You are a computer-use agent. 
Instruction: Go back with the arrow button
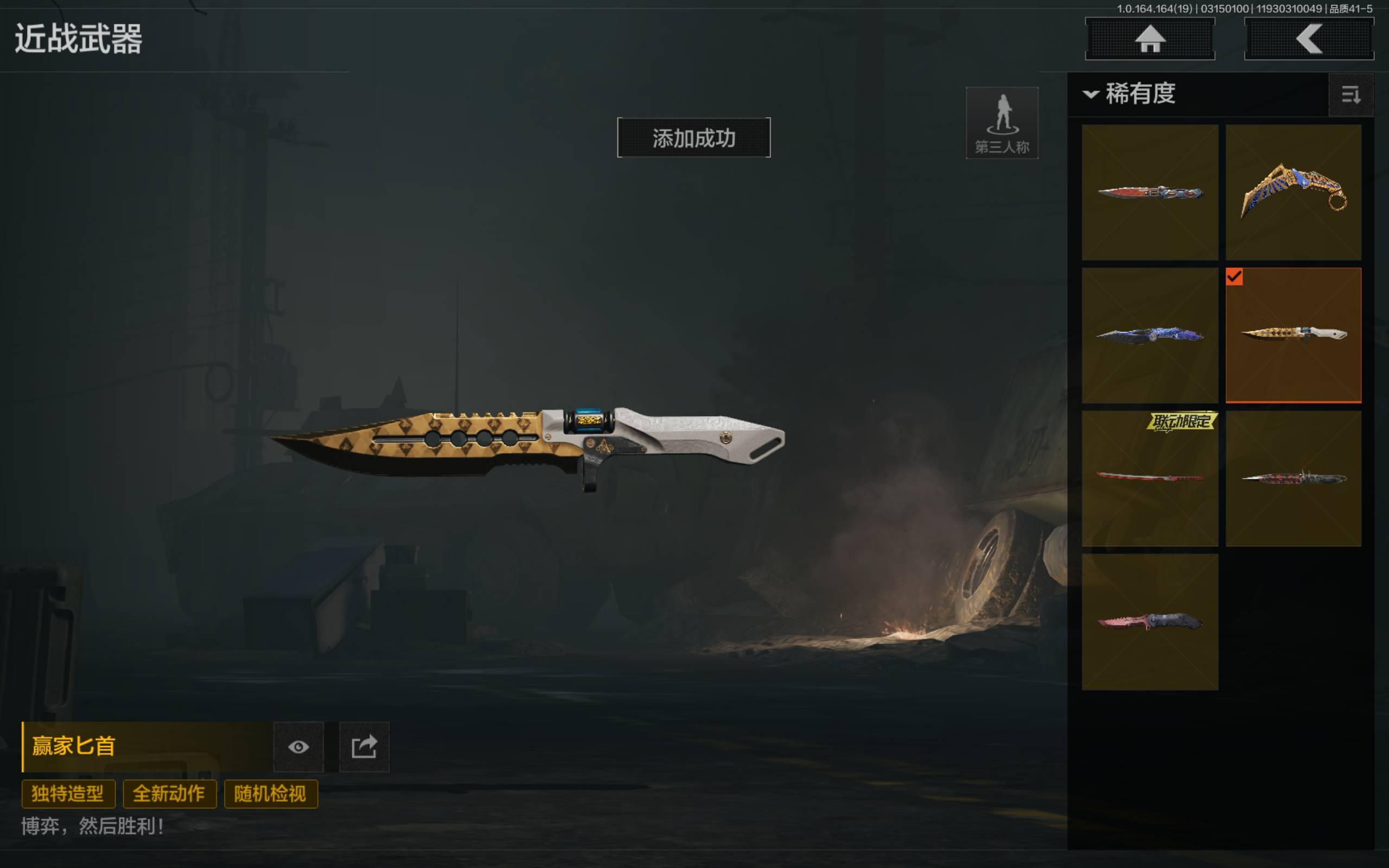(x=1309, y=39)
